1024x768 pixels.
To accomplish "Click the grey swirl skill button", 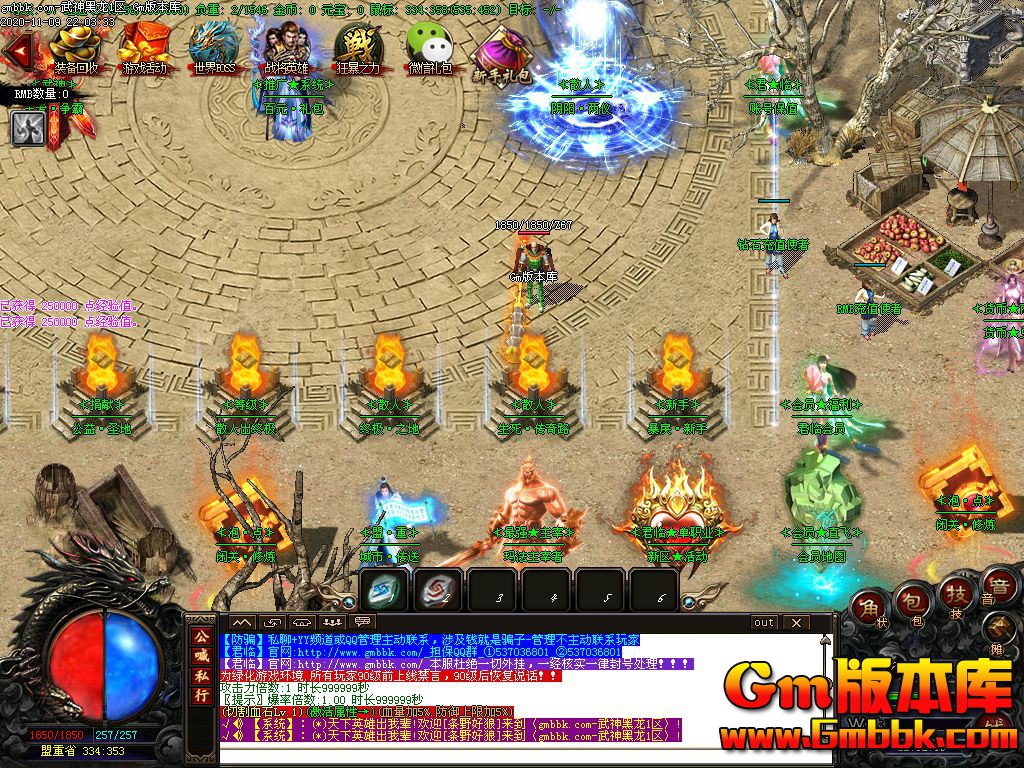I will tap(28, 128).
